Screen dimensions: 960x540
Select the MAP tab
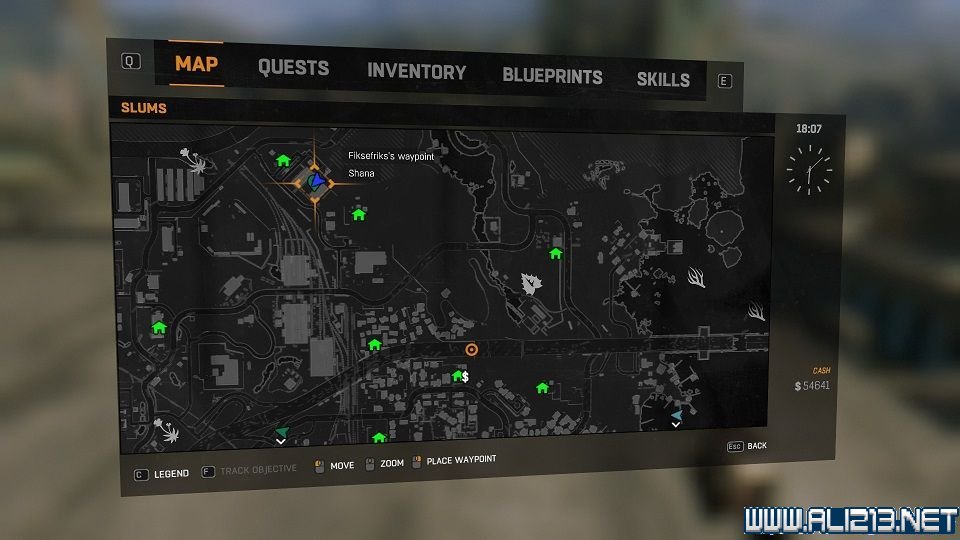196,65
